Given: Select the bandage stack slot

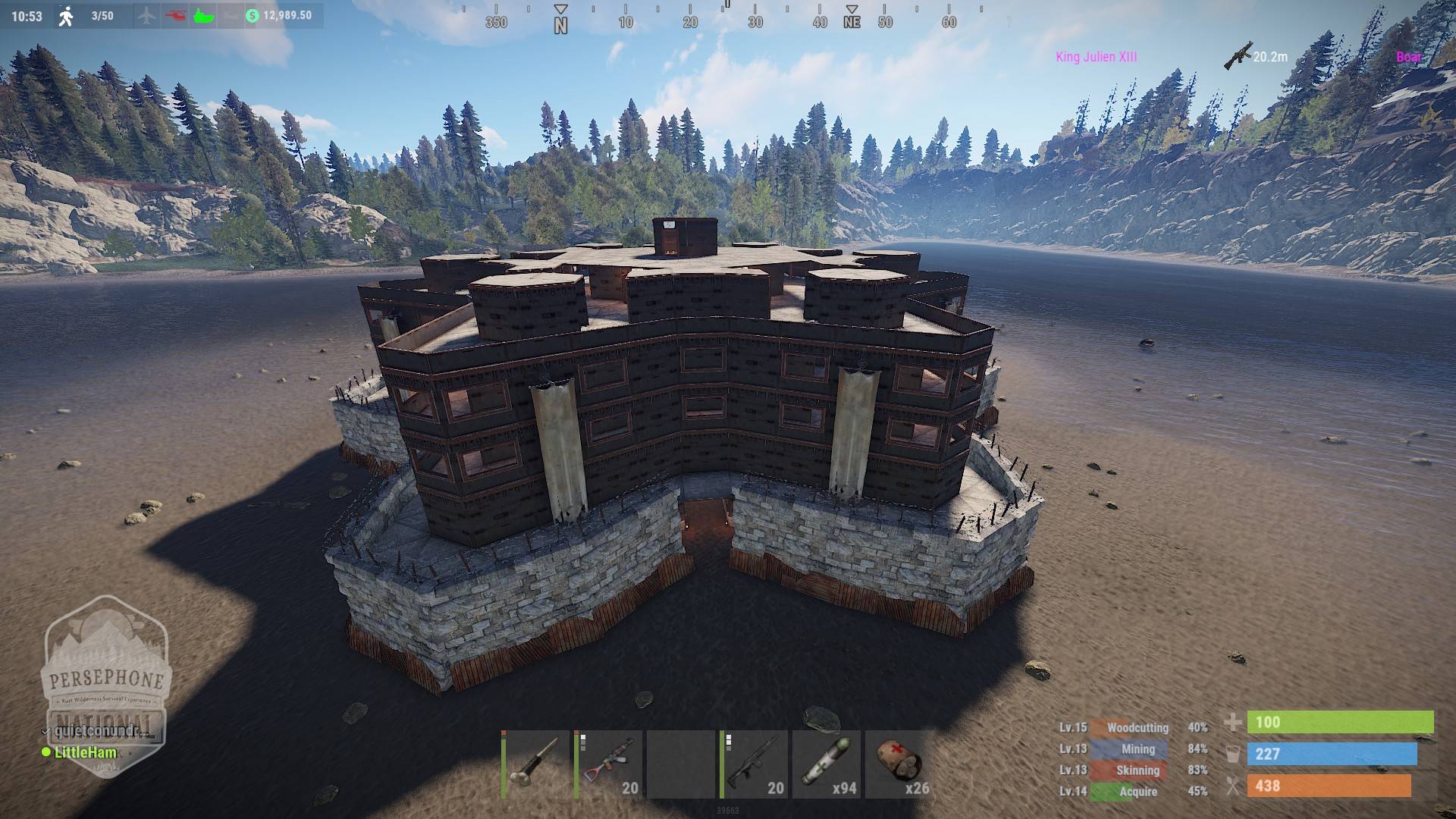Looking at the screenshot, I should tap(899, 764).
